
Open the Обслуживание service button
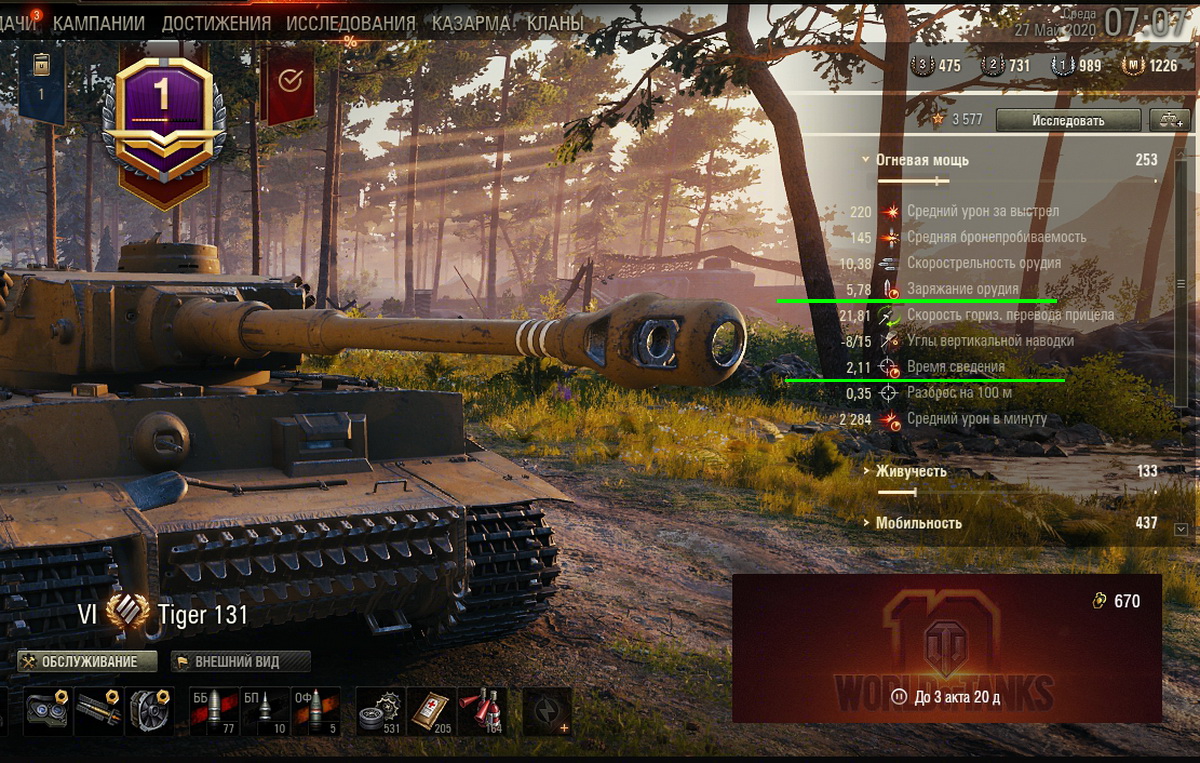click(x=88, y=662)
